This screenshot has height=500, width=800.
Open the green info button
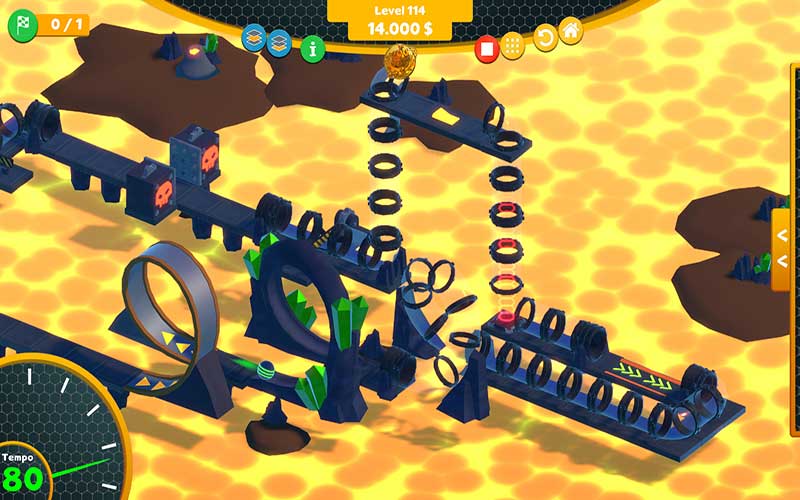(x=313, y=47)
